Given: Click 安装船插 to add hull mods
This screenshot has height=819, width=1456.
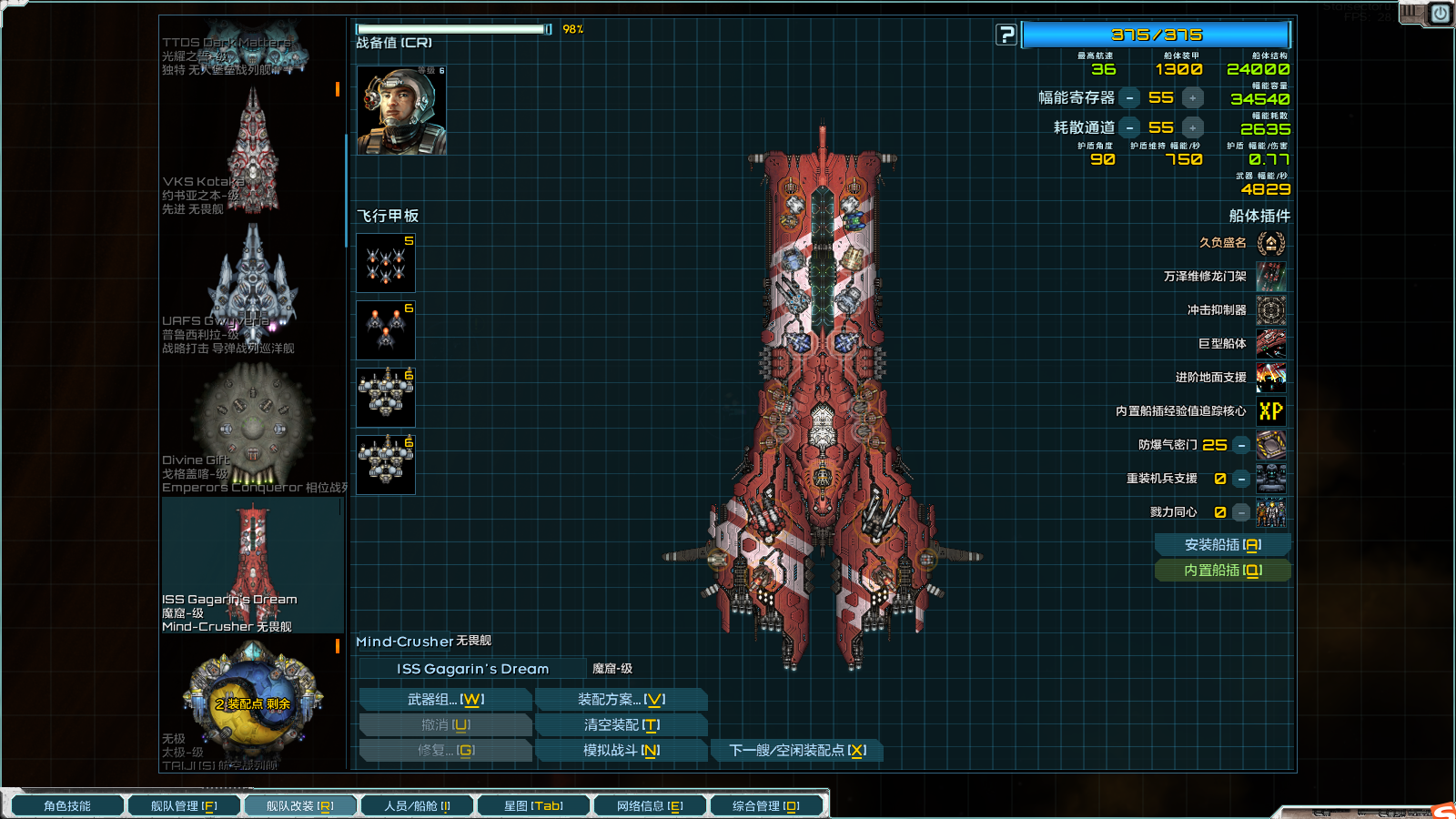Looking at the screenshot, I should tap(1222, 545).
